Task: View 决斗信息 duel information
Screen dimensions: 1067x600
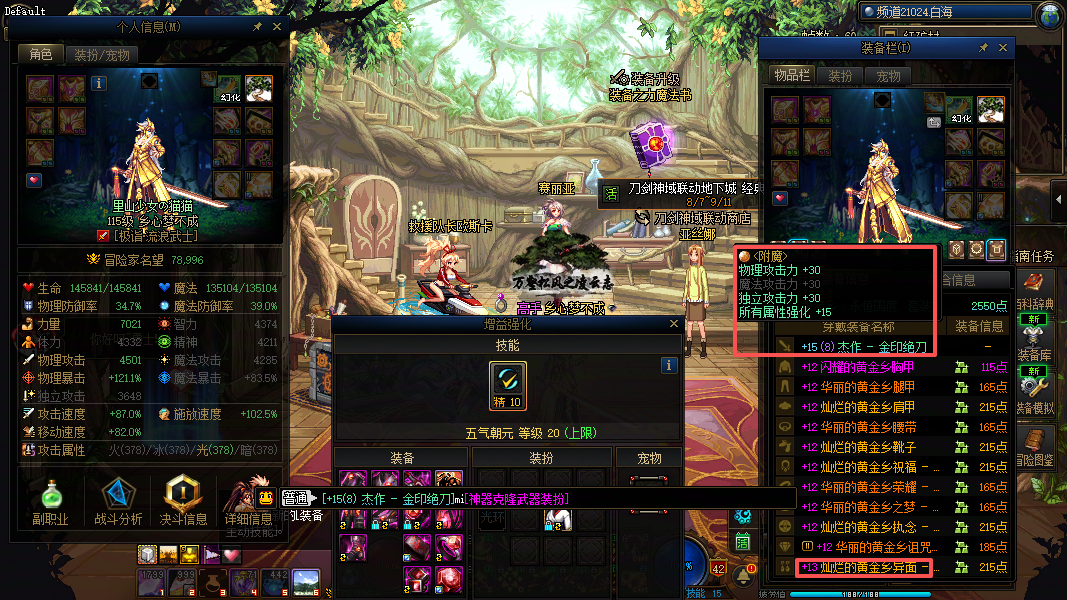Action: pyautogui.click(x=183, y=500)
